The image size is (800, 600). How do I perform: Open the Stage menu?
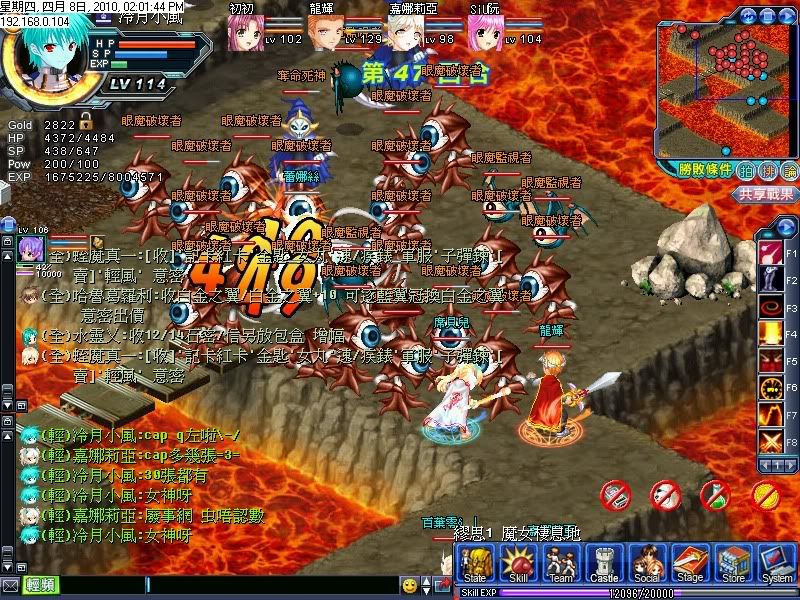pos(689,566)
